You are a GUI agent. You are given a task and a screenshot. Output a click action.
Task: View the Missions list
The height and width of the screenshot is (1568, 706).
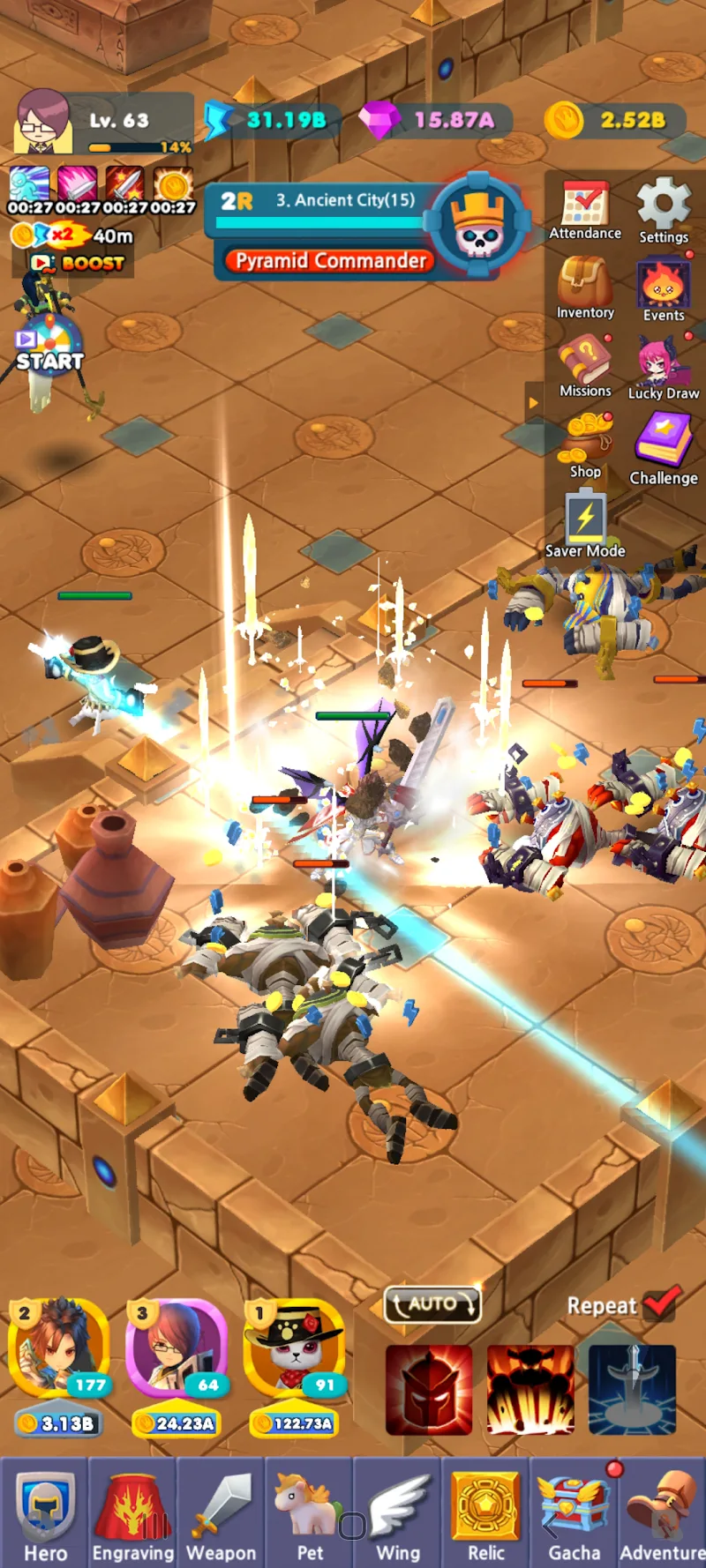[x=584, y=368]
